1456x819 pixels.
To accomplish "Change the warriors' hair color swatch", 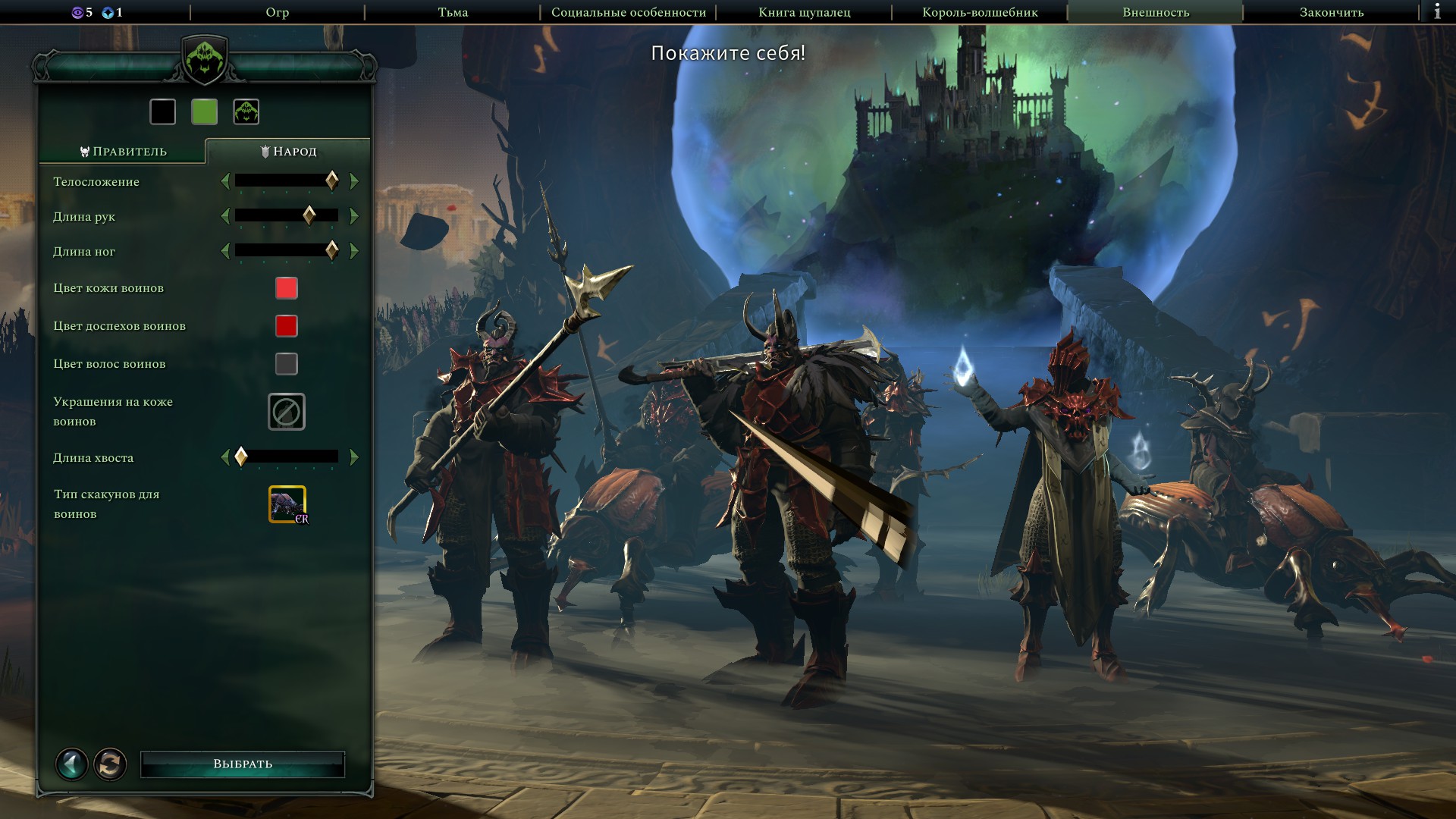I will tap(286, 364).
